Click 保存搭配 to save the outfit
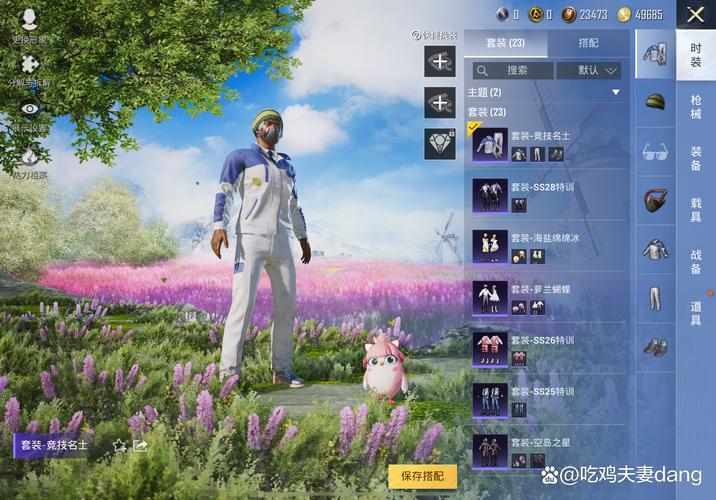 click(422, 477)
